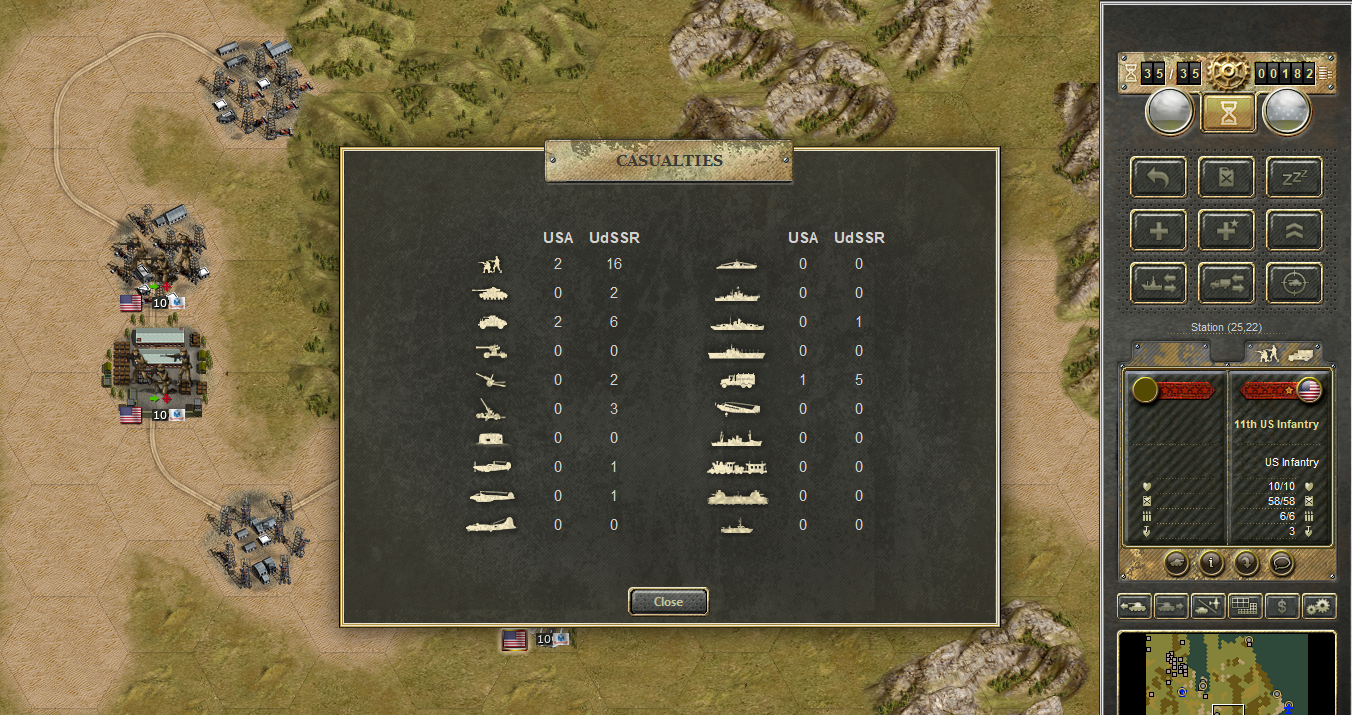Select the fuel canister supply button
Image resolution: width=1352 pixels, height=715 pixels.
(x=1227, y=177)
